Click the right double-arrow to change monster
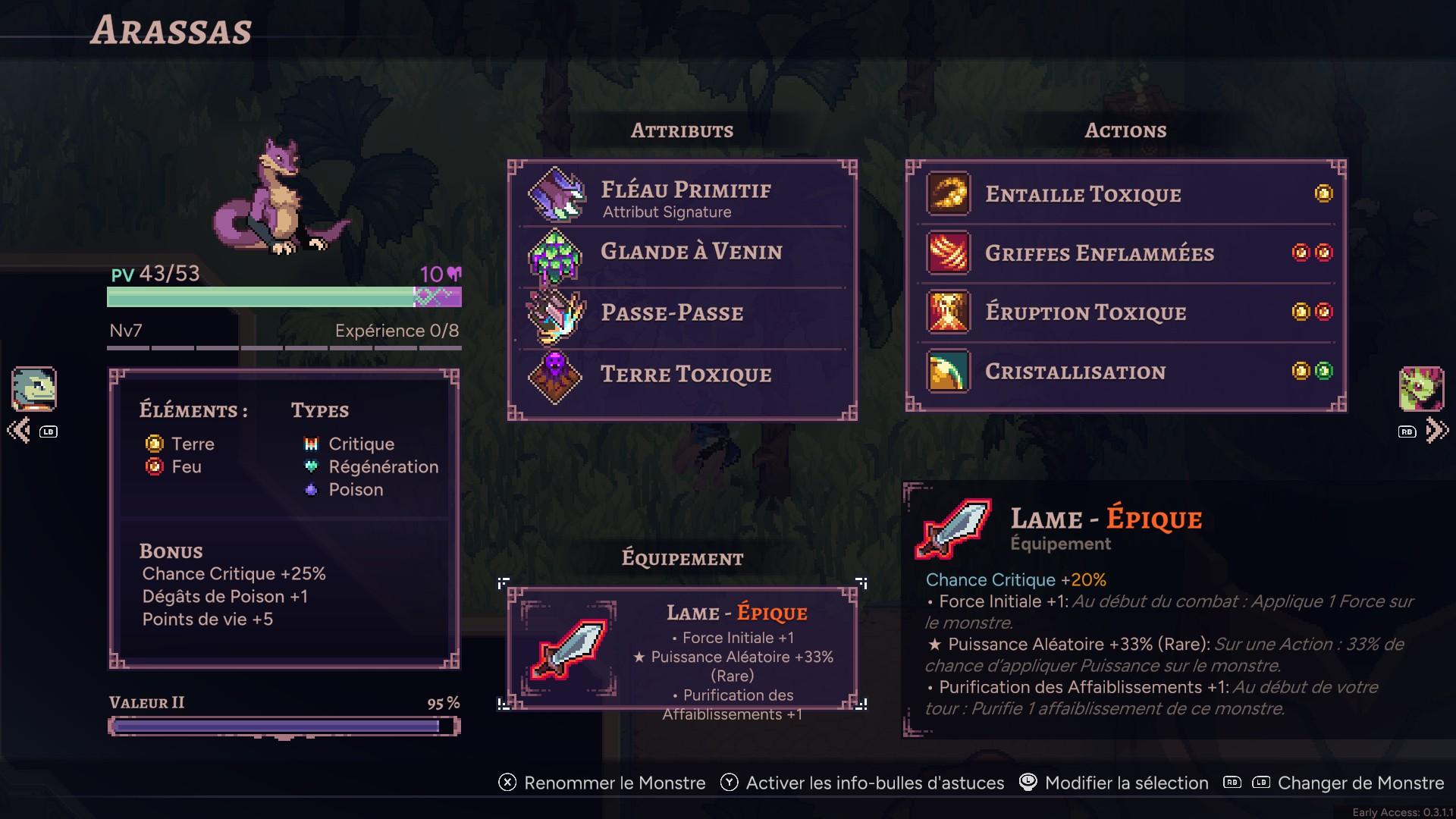The height and width of the screenshot is (819, 1456). tap(1436, 431)
